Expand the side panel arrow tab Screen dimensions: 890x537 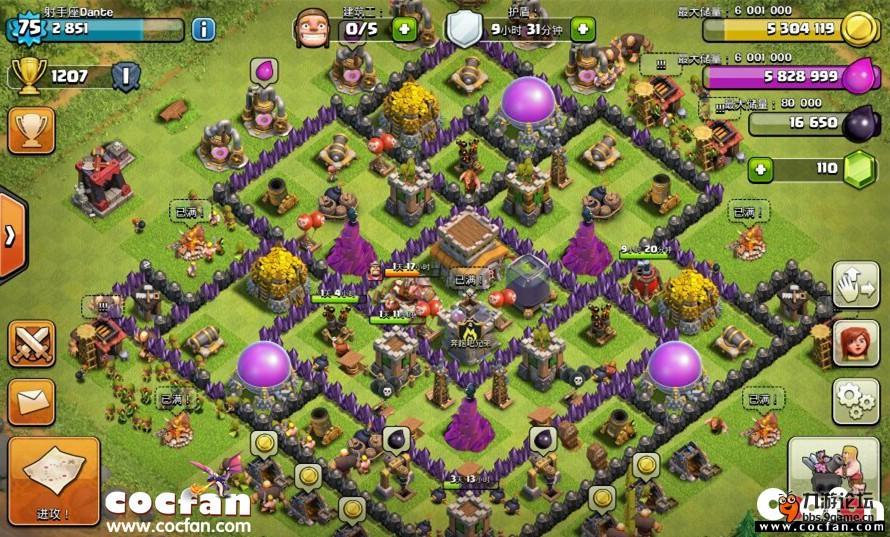tap(11, 236)
